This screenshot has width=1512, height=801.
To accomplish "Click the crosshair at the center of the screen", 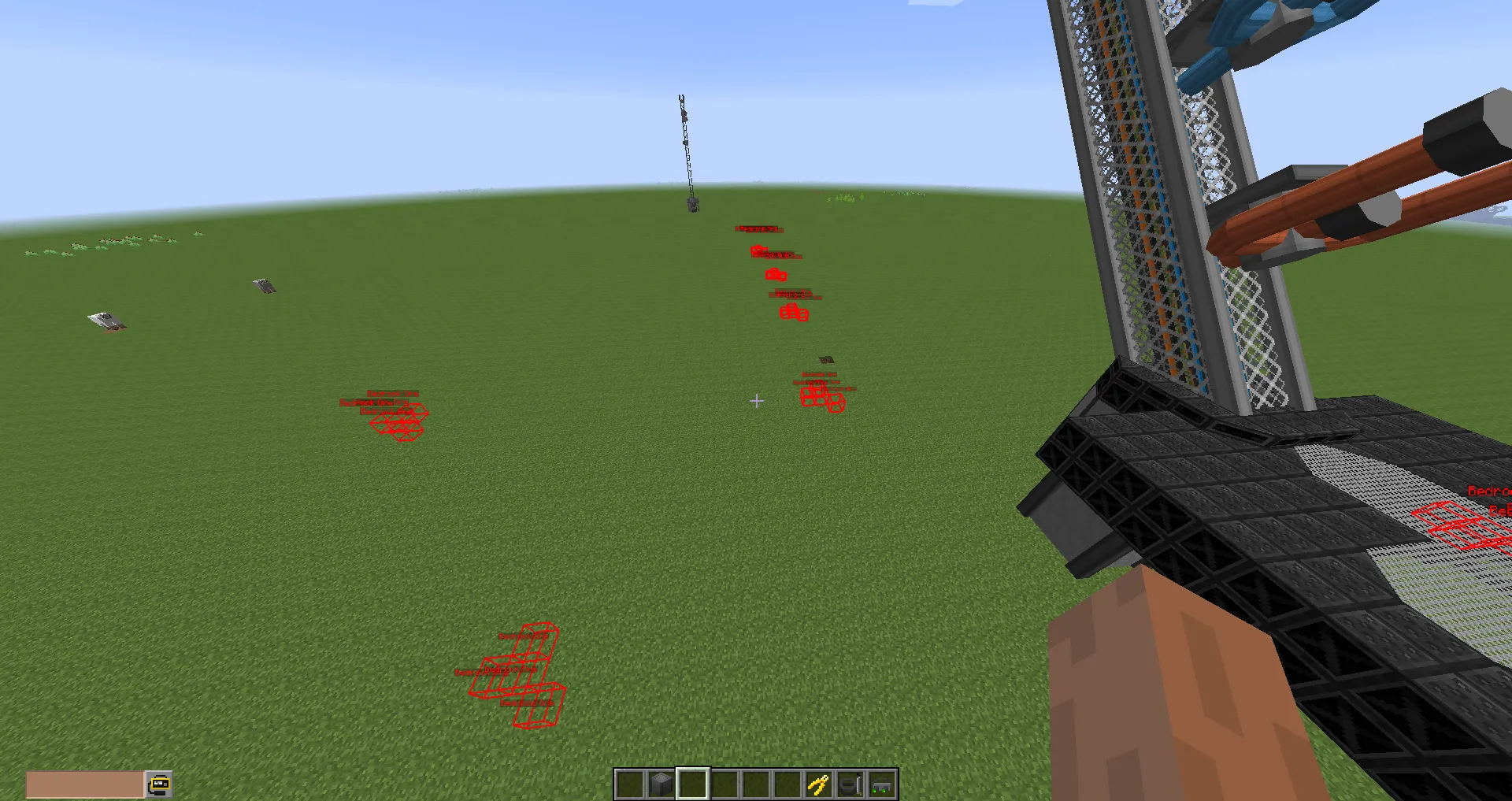I will [756, 401].
